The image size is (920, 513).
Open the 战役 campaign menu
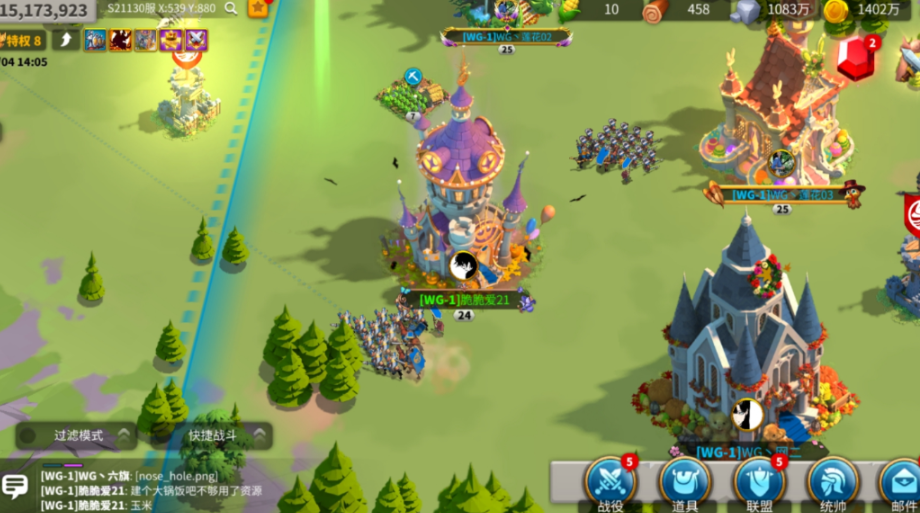[x=610, y=482]
